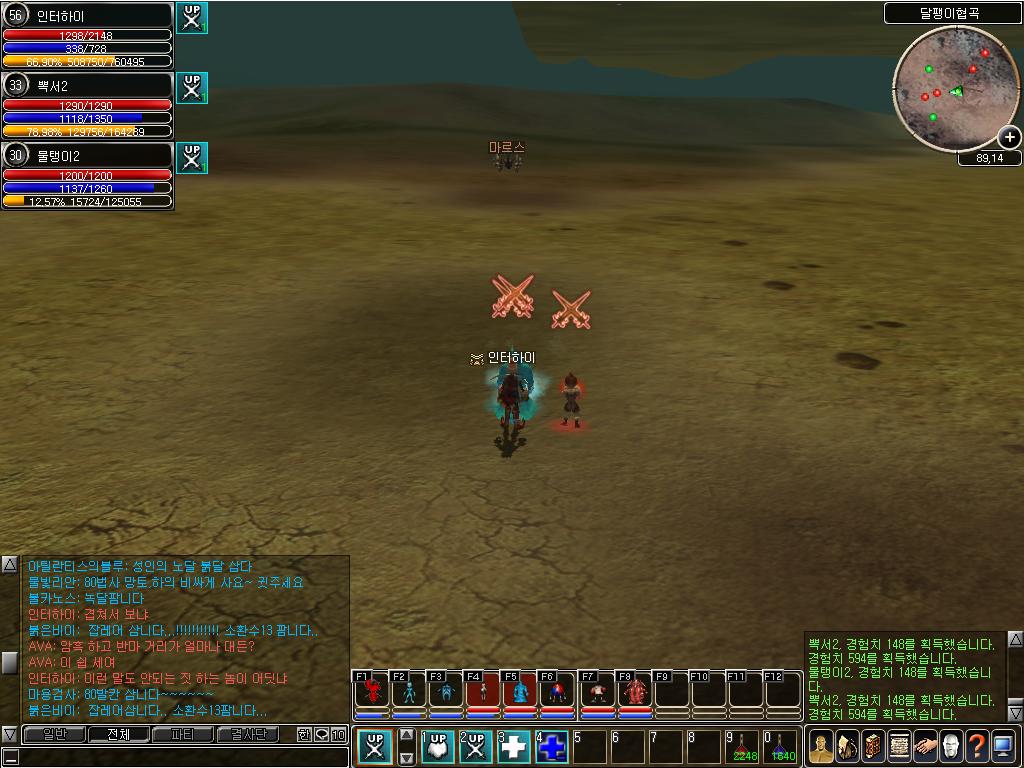Activate the blue cross skill in slot 4
Image resolution: width=1024 pixels, height=768 pixels.
(x=552, y=747)
